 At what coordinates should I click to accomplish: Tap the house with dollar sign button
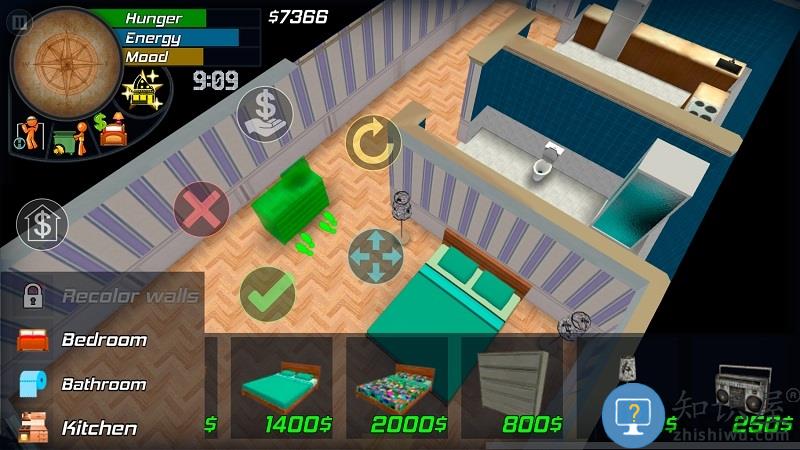pyautogui.click(x=42, y=224)
